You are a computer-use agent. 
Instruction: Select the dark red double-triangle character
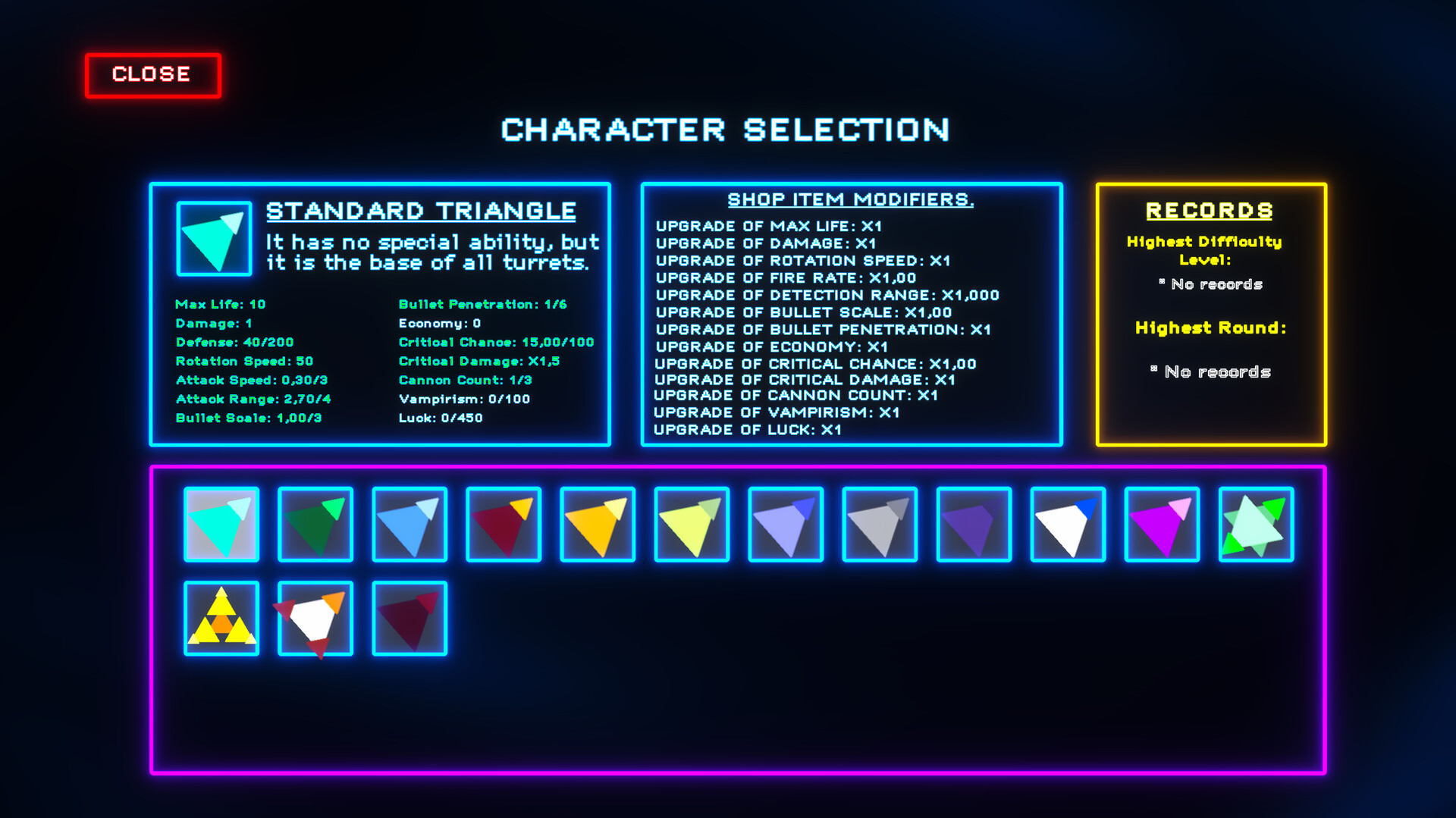pyautogui.click(x=409, y=619)
